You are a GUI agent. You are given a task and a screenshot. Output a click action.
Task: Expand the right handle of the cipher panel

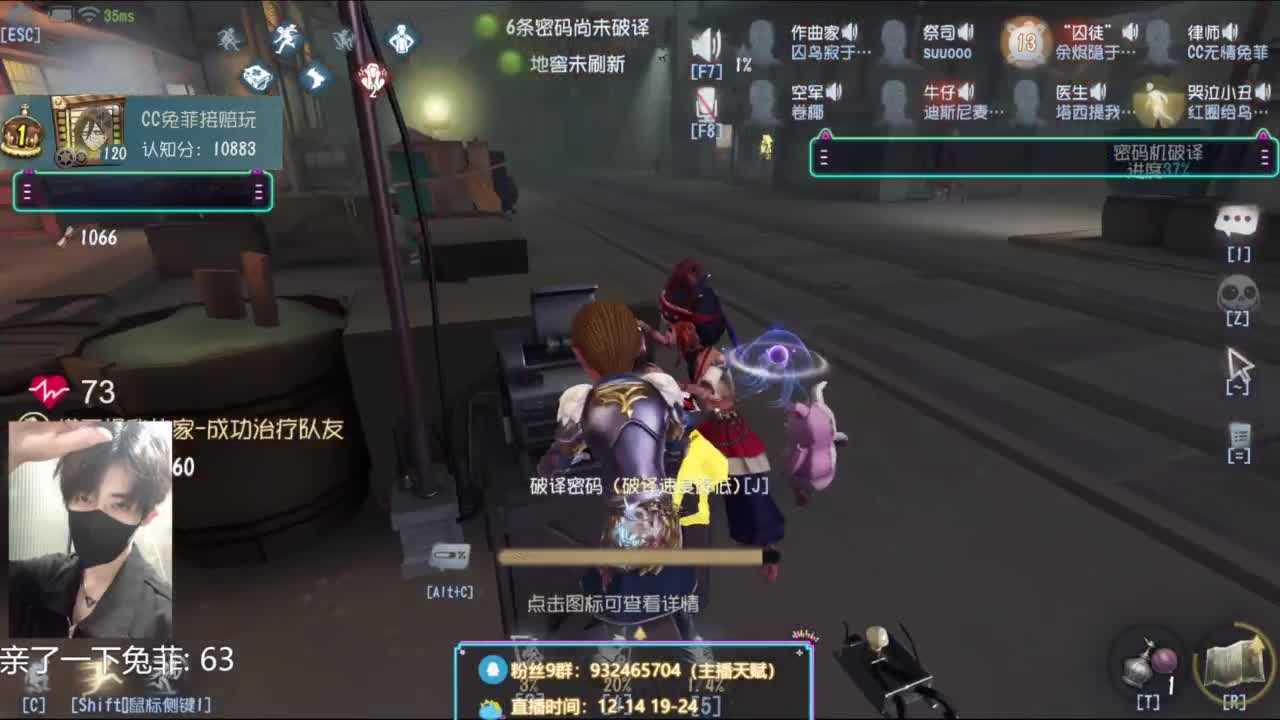[x=1263, y=158]
